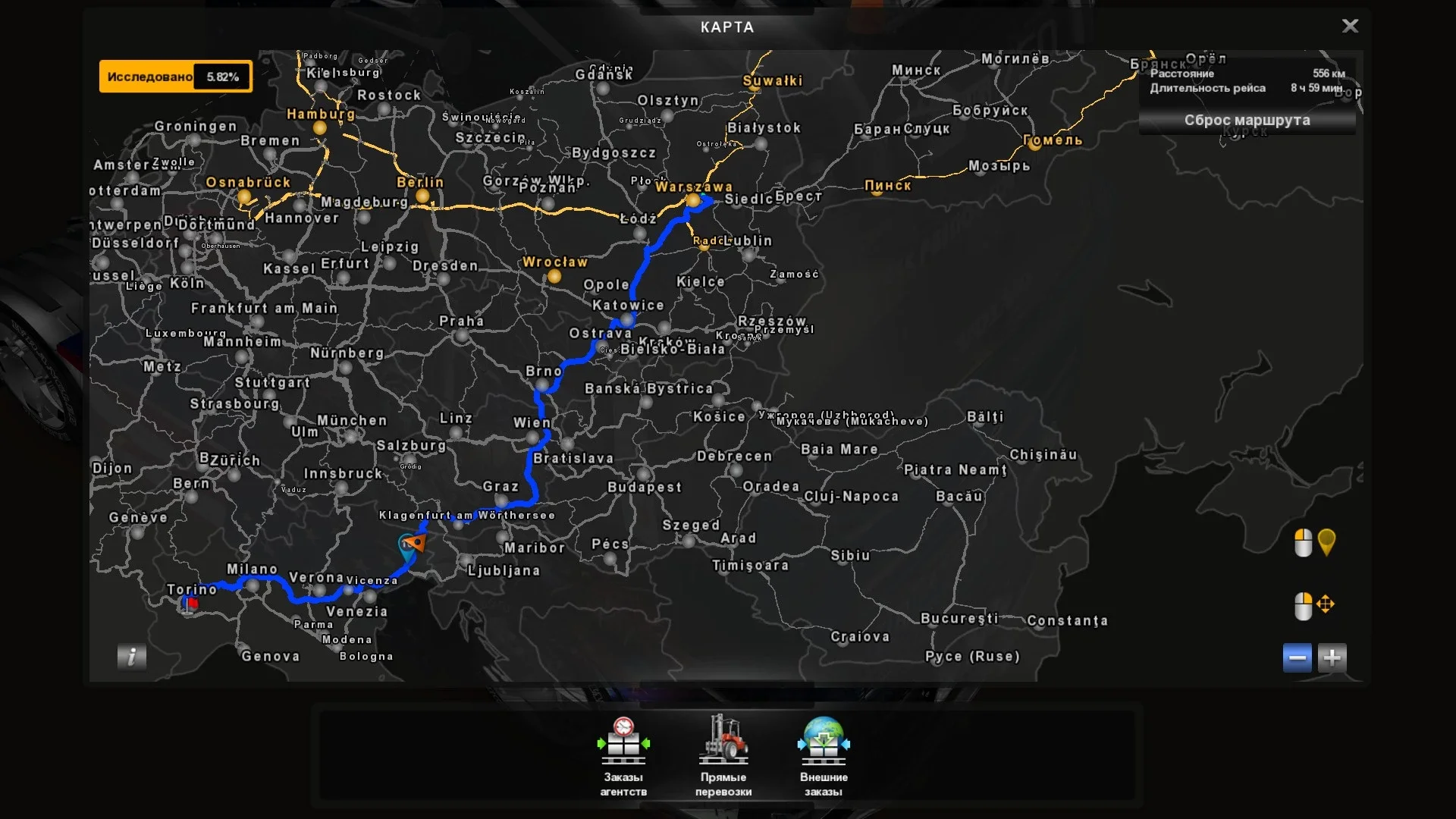This screenshot has height=819, width=1456.
Task: Click the Wrocław city marker on the map
Action: coord(553,278)
